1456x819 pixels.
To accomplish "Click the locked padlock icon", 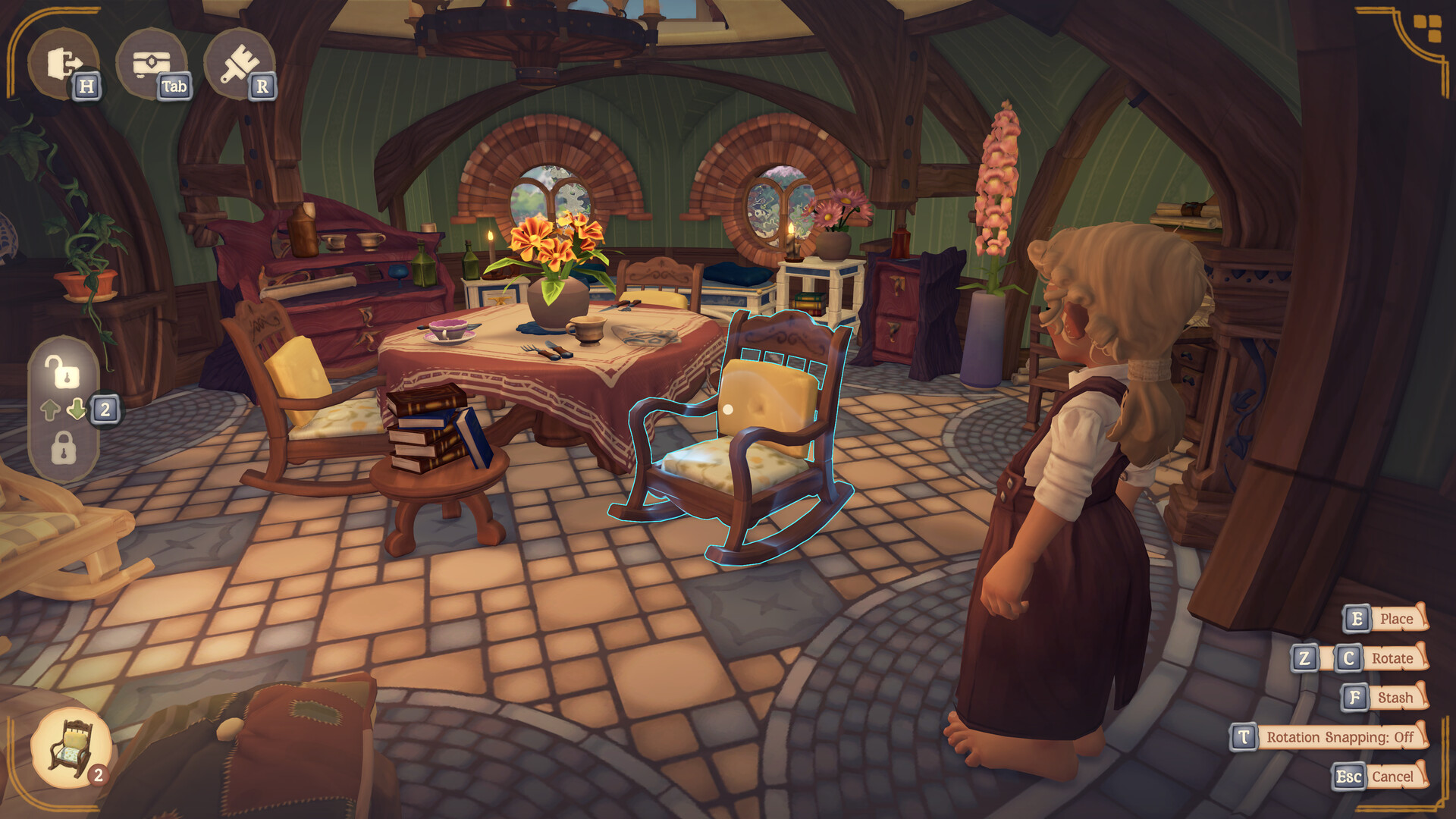I will 63,444.
